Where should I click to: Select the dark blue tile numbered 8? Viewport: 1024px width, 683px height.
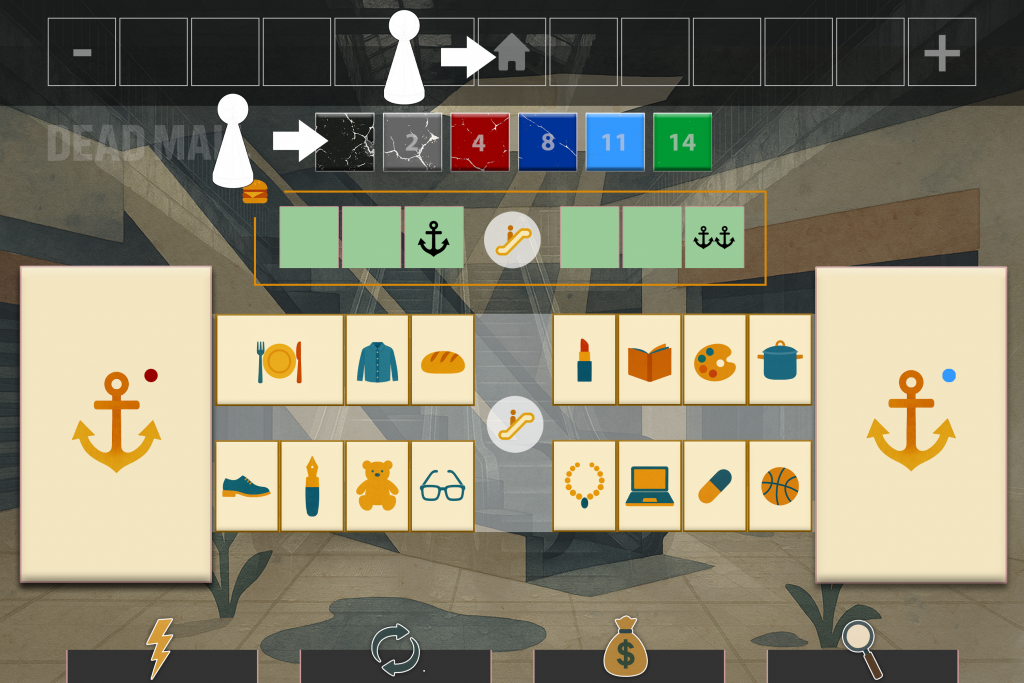[547, 143]
